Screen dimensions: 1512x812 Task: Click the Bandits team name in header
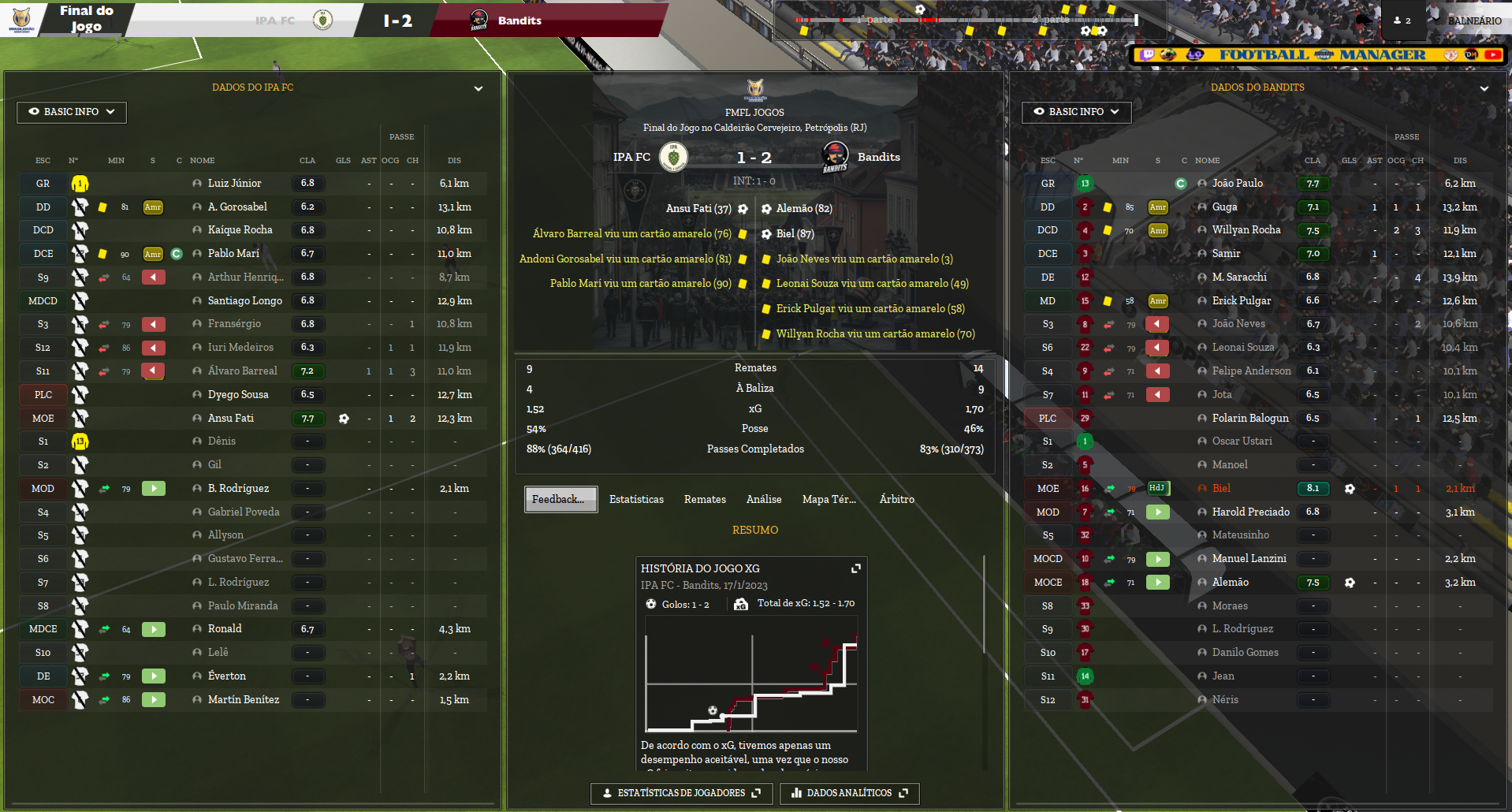[520, 21]
